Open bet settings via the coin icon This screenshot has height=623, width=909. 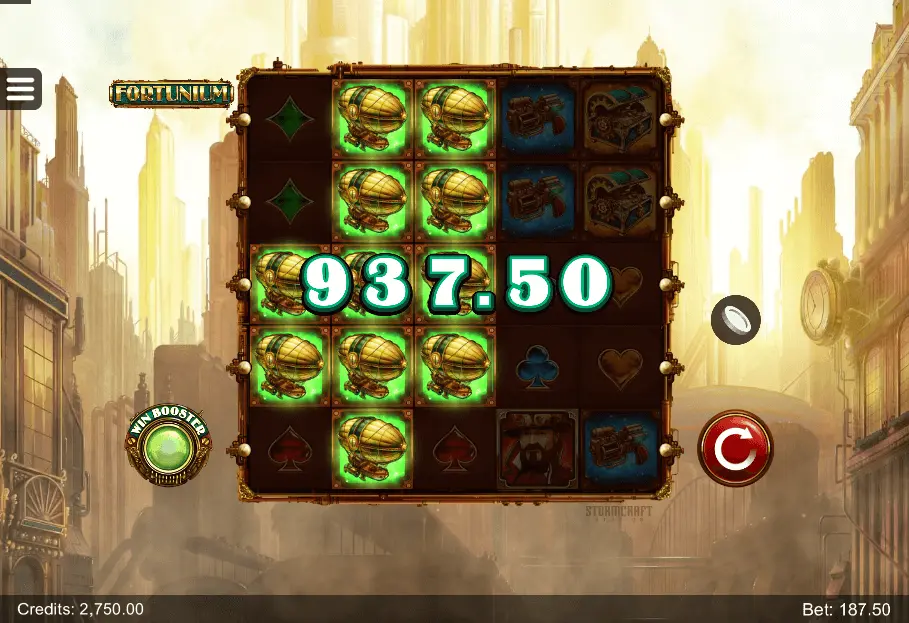pos(735,320)
